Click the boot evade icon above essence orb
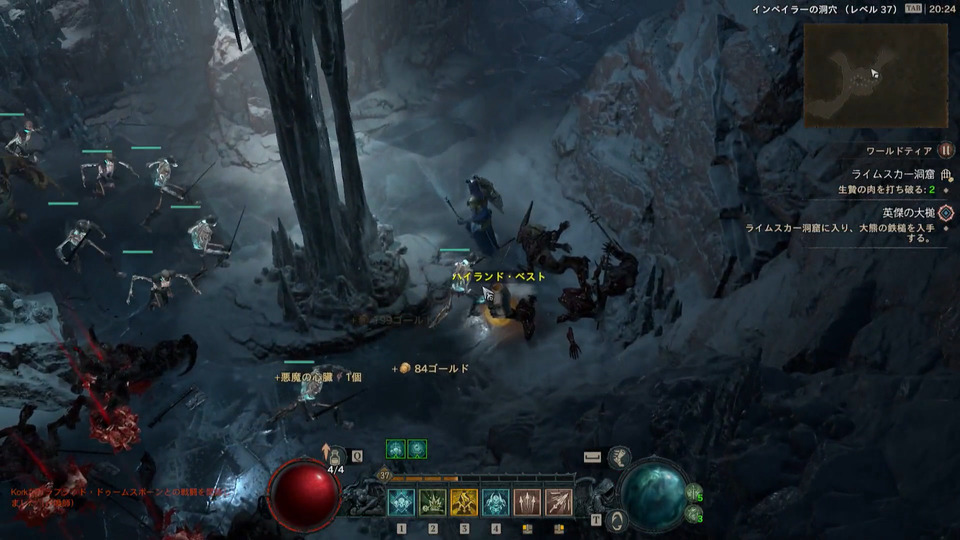This screenshot has height=540, width=960. [620, 457]
